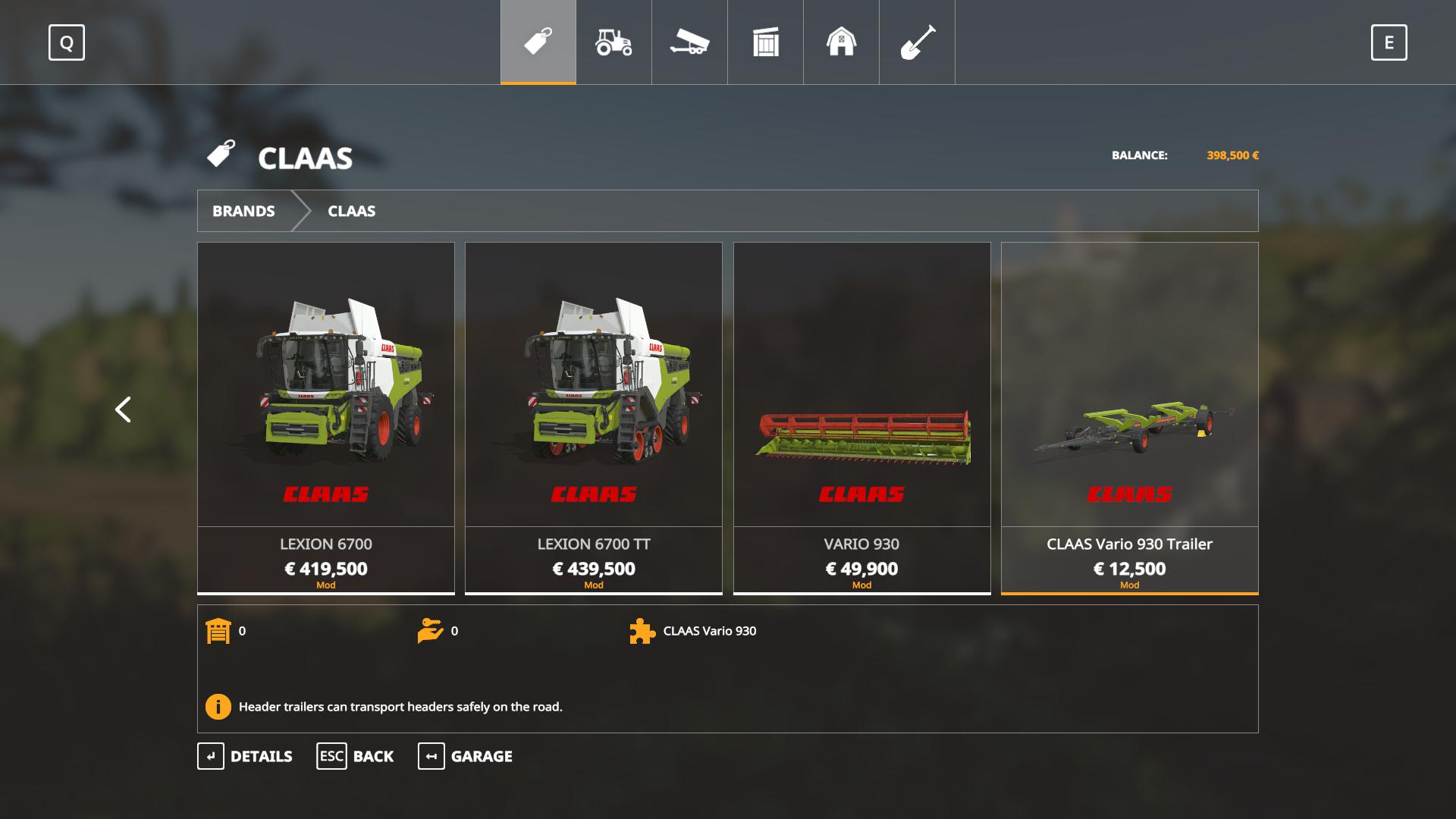Click the BACK button
This screenshot has height=819, width=1456.
pos(355,756)
